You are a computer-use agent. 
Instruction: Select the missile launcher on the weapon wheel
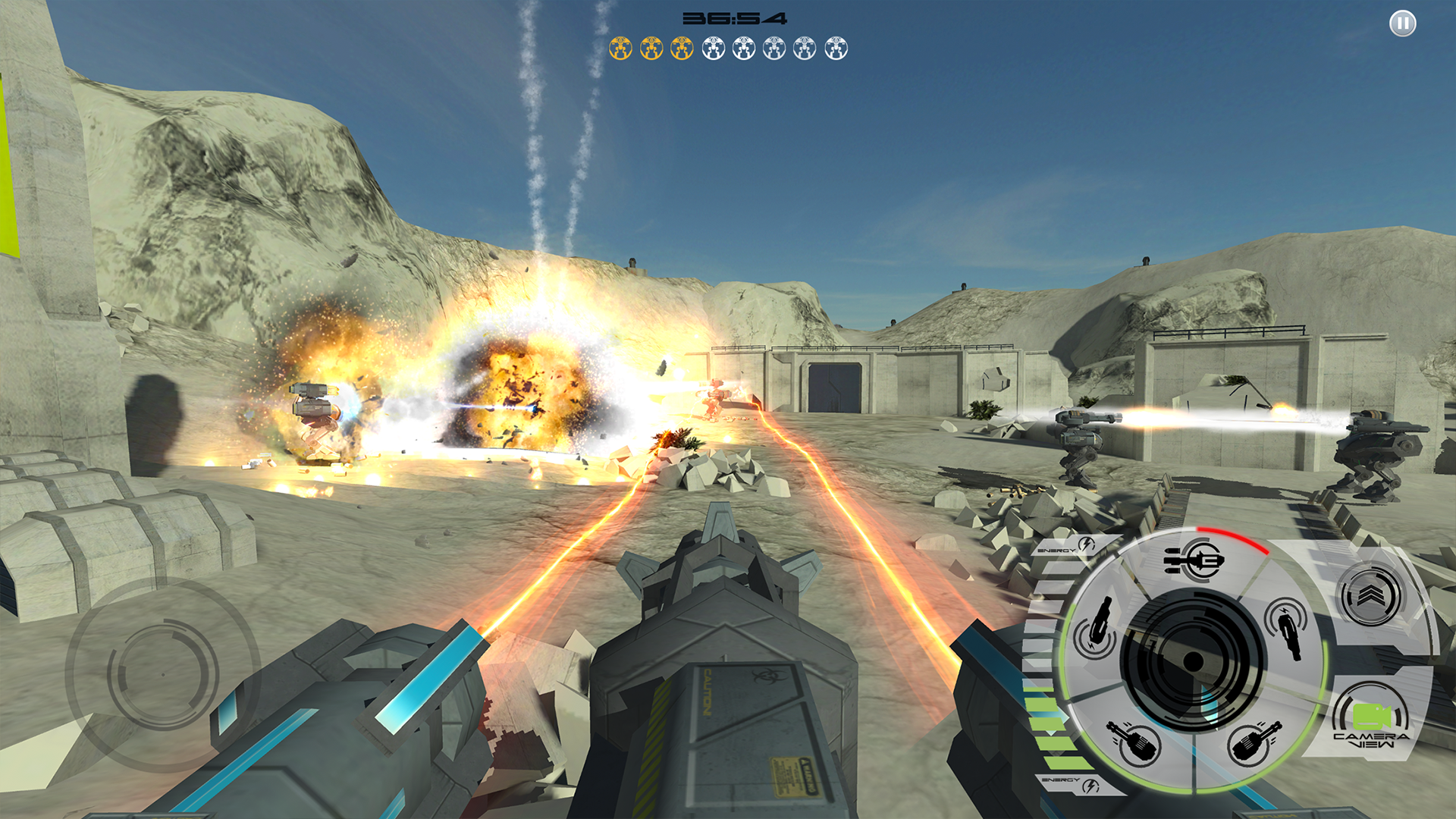coord(1196,560)
